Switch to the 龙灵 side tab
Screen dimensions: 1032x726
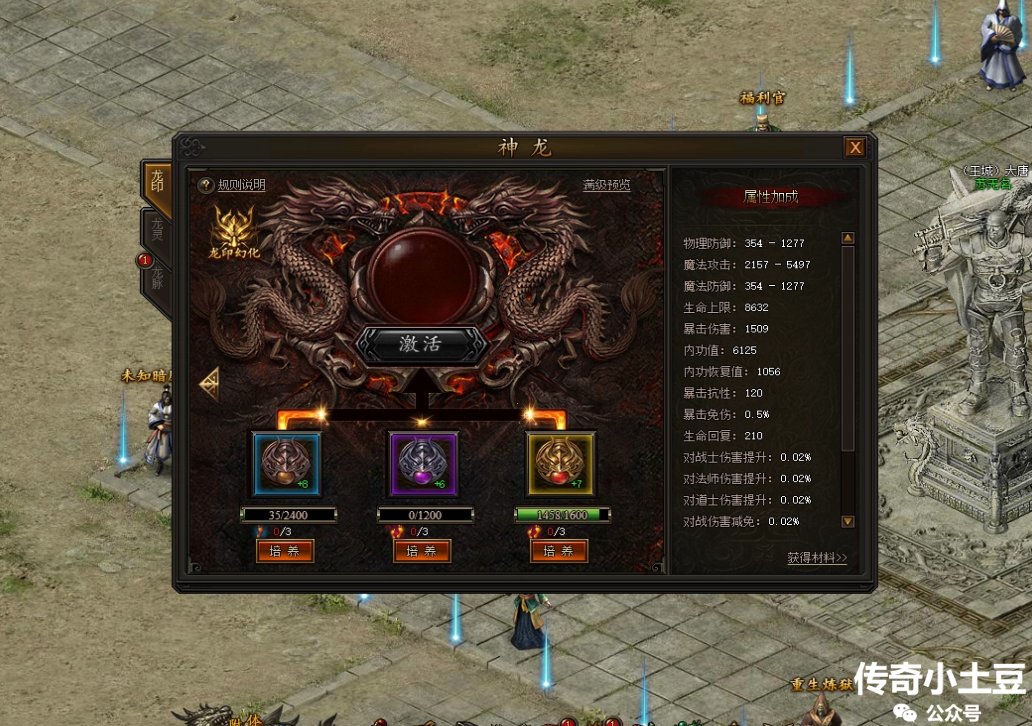pyautogui.click(x=157, y=232)
